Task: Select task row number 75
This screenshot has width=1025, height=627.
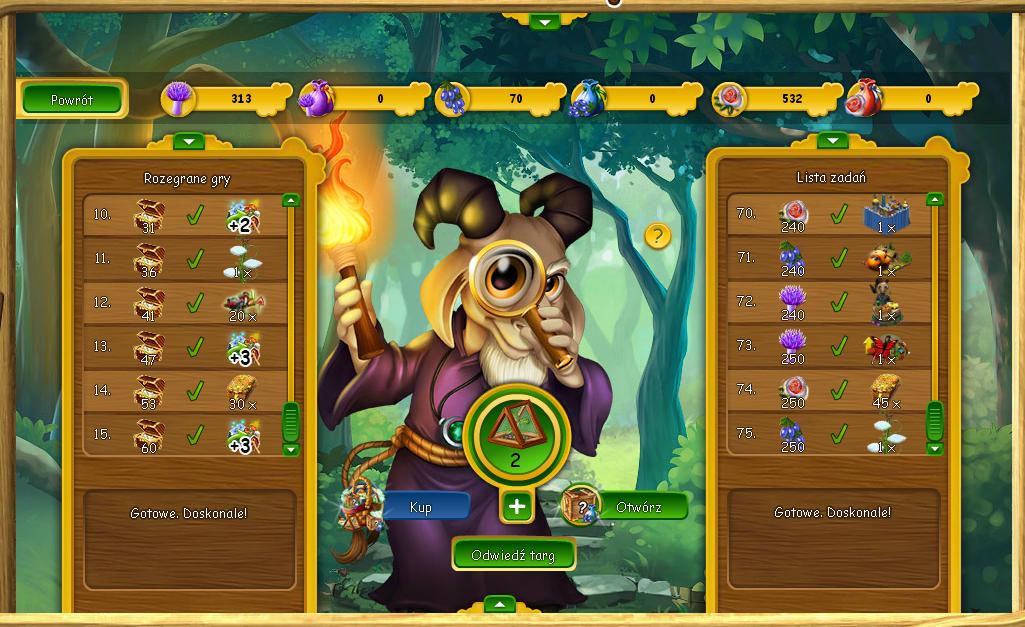Action: coord(829,435)
